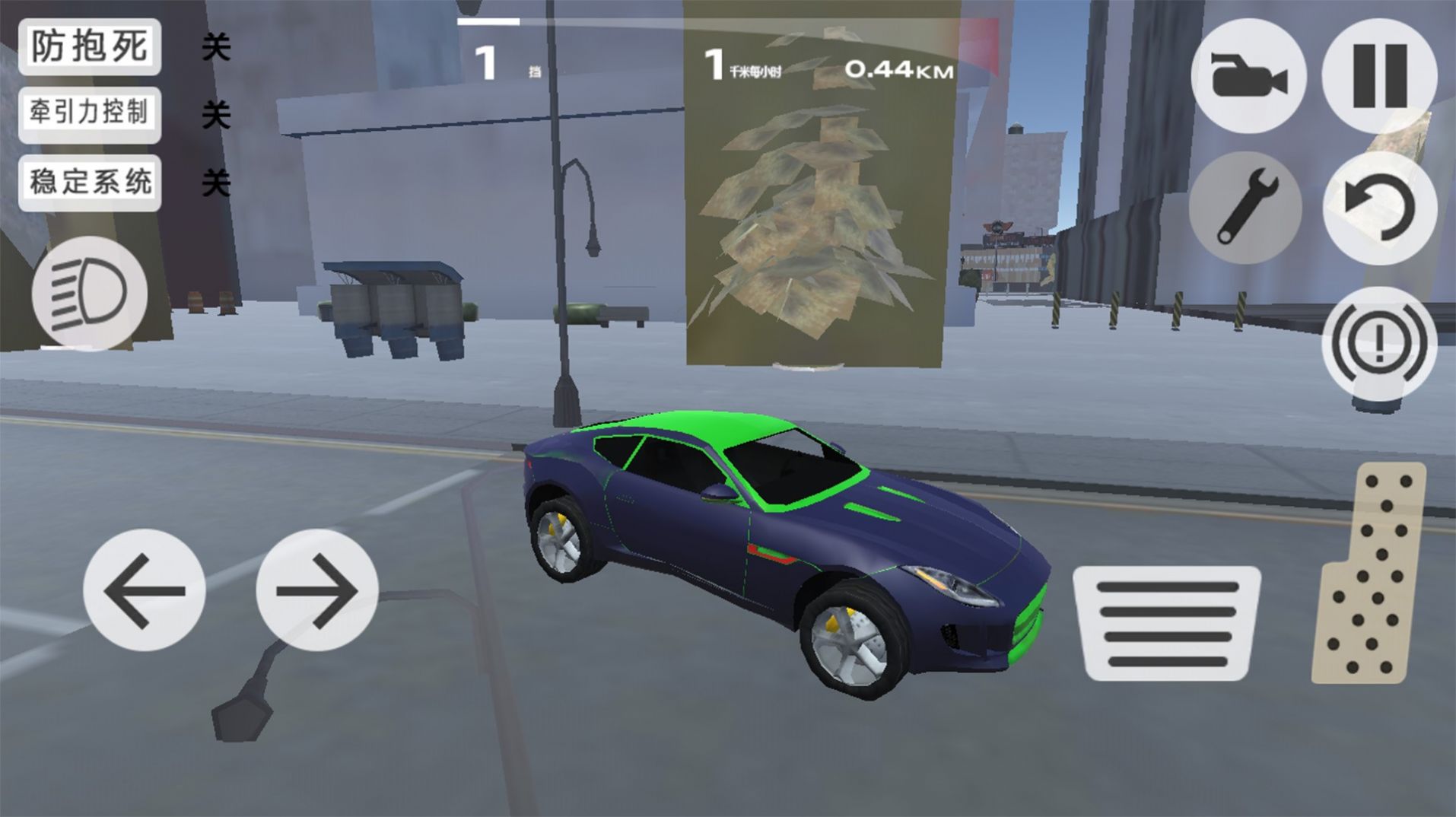Pause the game
This screenshot has height=817, width=1456.
pos(1379,76)
